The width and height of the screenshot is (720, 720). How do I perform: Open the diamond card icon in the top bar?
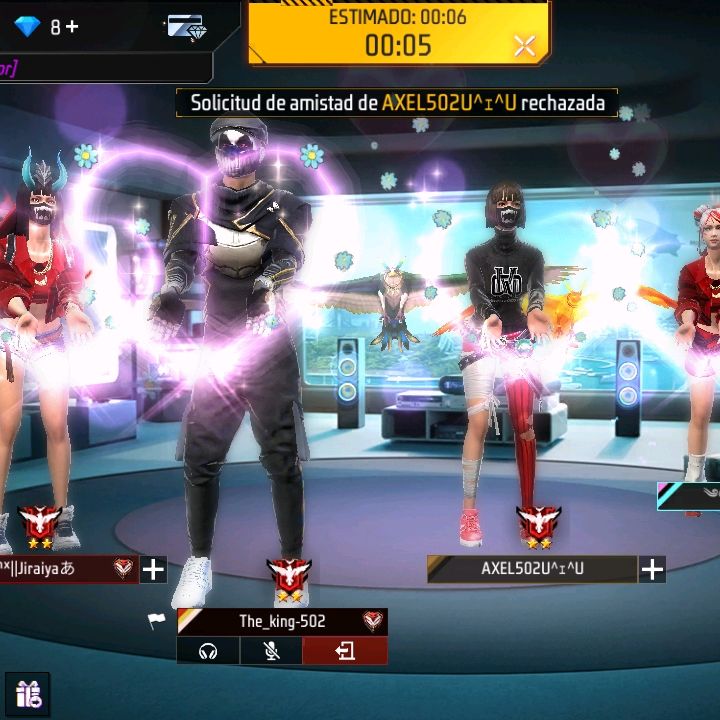coord(186,27)
